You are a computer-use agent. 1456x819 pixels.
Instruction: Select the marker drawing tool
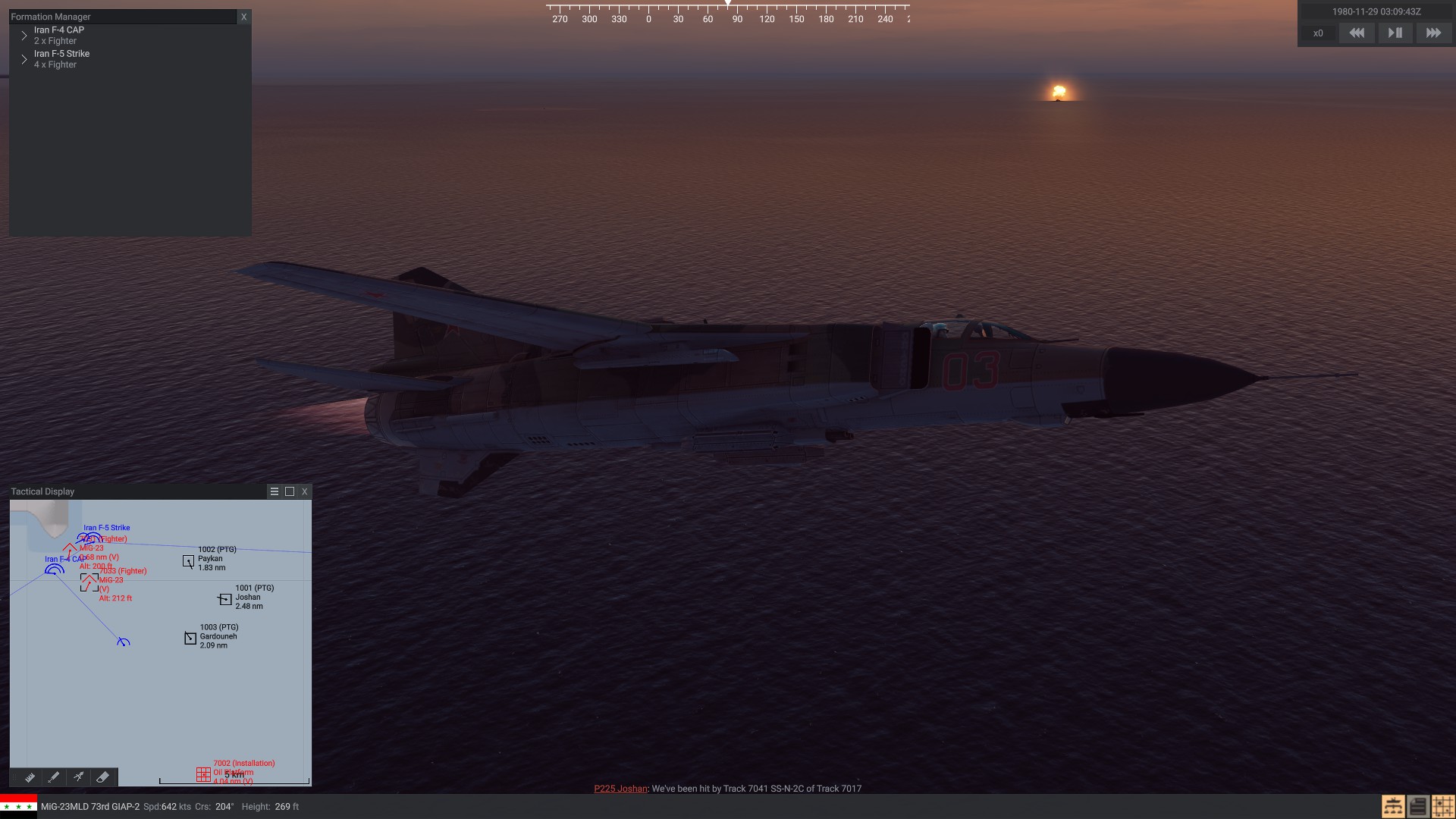pyautogui.click(x=54, y=777)
